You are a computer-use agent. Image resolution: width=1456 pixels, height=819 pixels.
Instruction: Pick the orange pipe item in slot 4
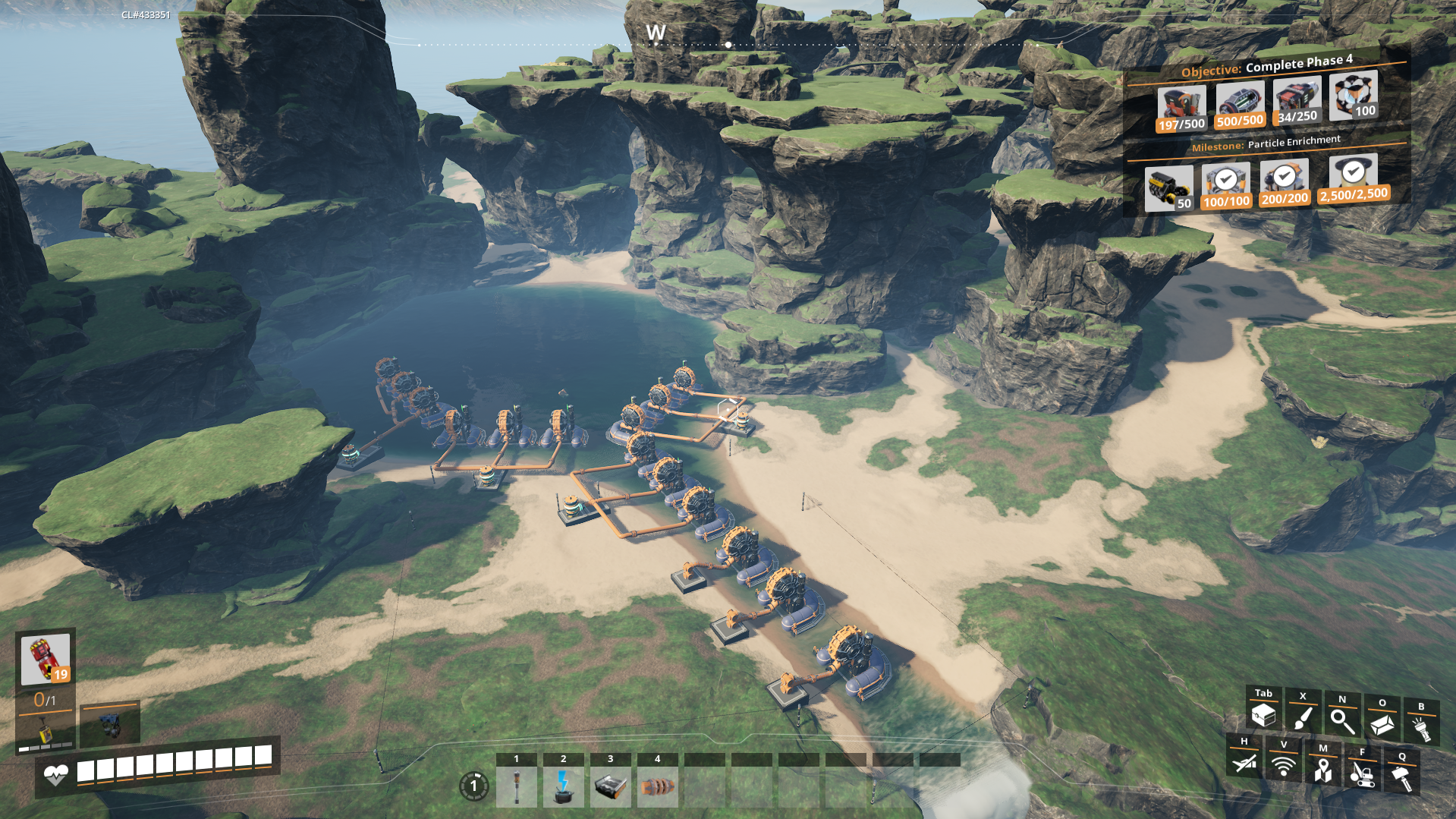[x=657, y=786]
